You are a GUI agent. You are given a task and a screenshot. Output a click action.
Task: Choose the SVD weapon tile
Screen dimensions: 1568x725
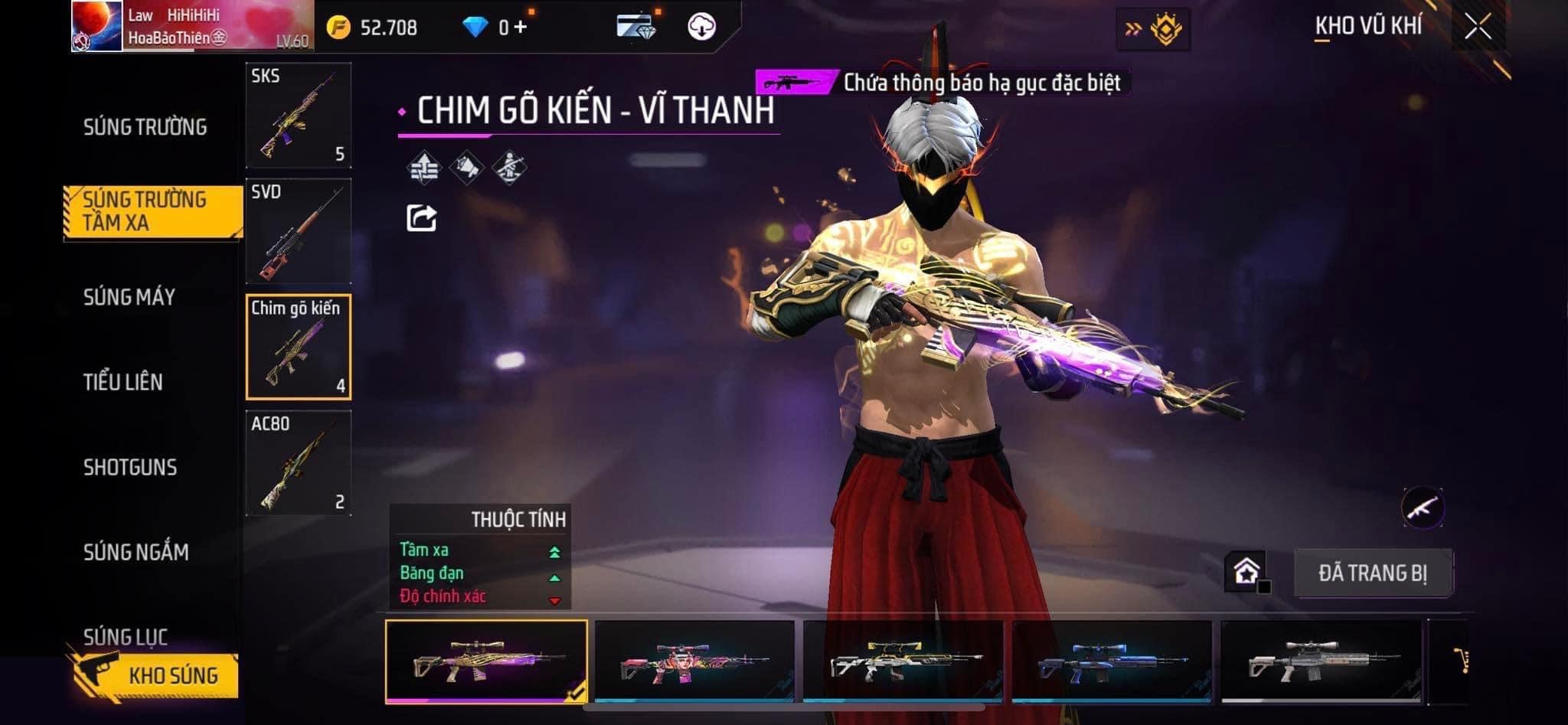click(299, 231)
